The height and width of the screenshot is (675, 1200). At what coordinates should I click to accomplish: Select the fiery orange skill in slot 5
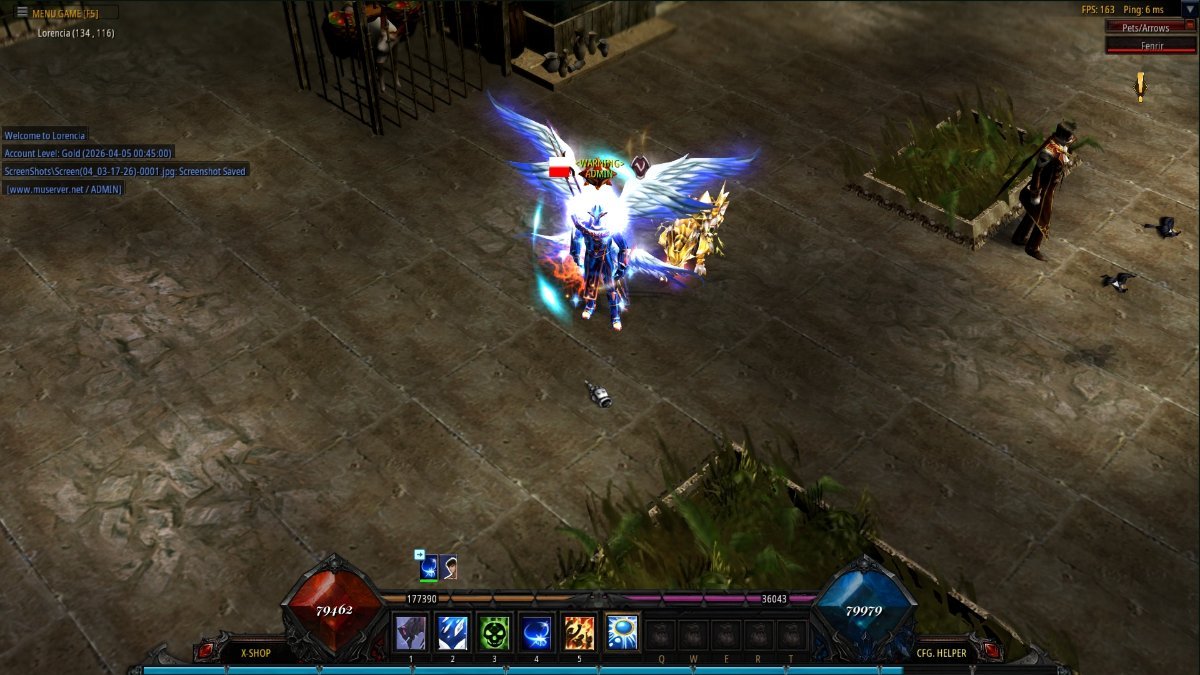click(x=579, y=633)
